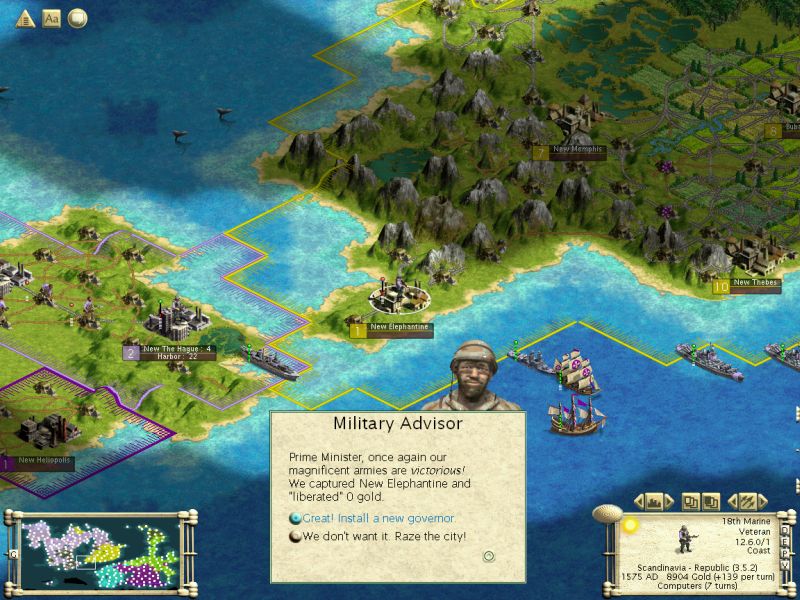The height and width of the screenshot is (600, 800).
Task: Open the Civilopedia "Aa" button
Action: click(x=52, y=18)
